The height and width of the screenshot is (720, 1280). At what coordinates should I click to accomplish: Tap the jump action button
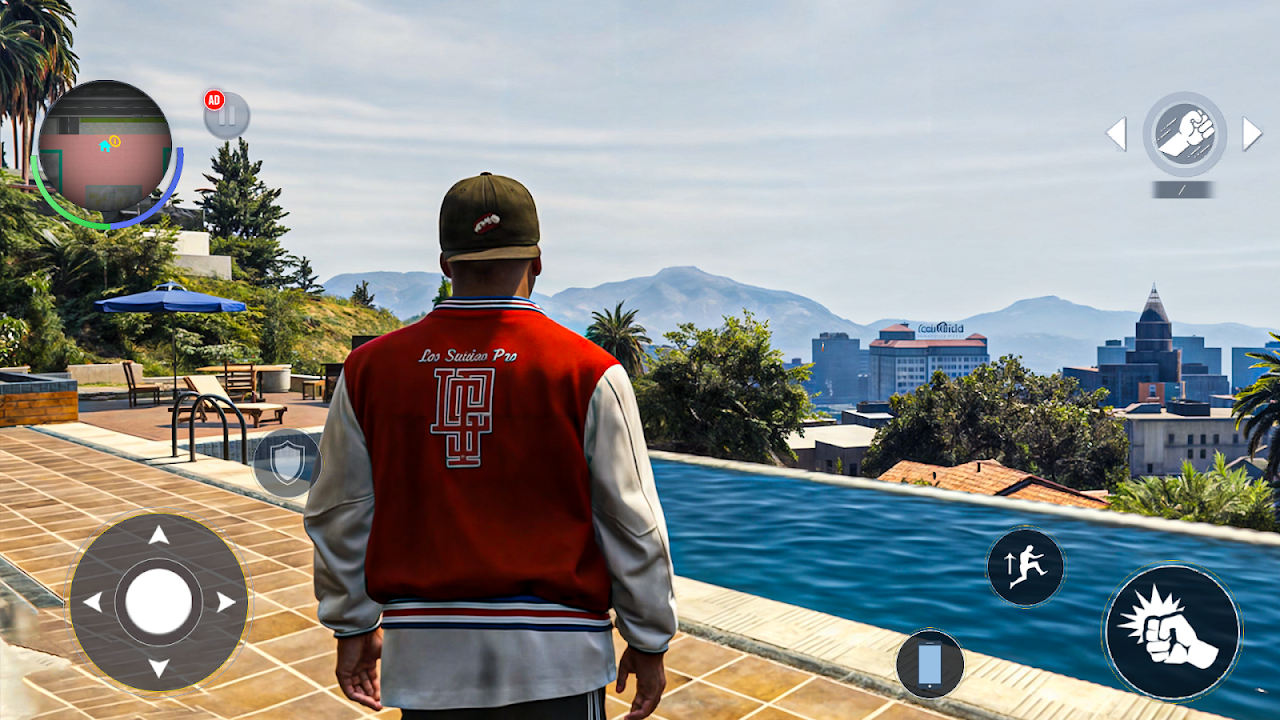[1026, 567]
